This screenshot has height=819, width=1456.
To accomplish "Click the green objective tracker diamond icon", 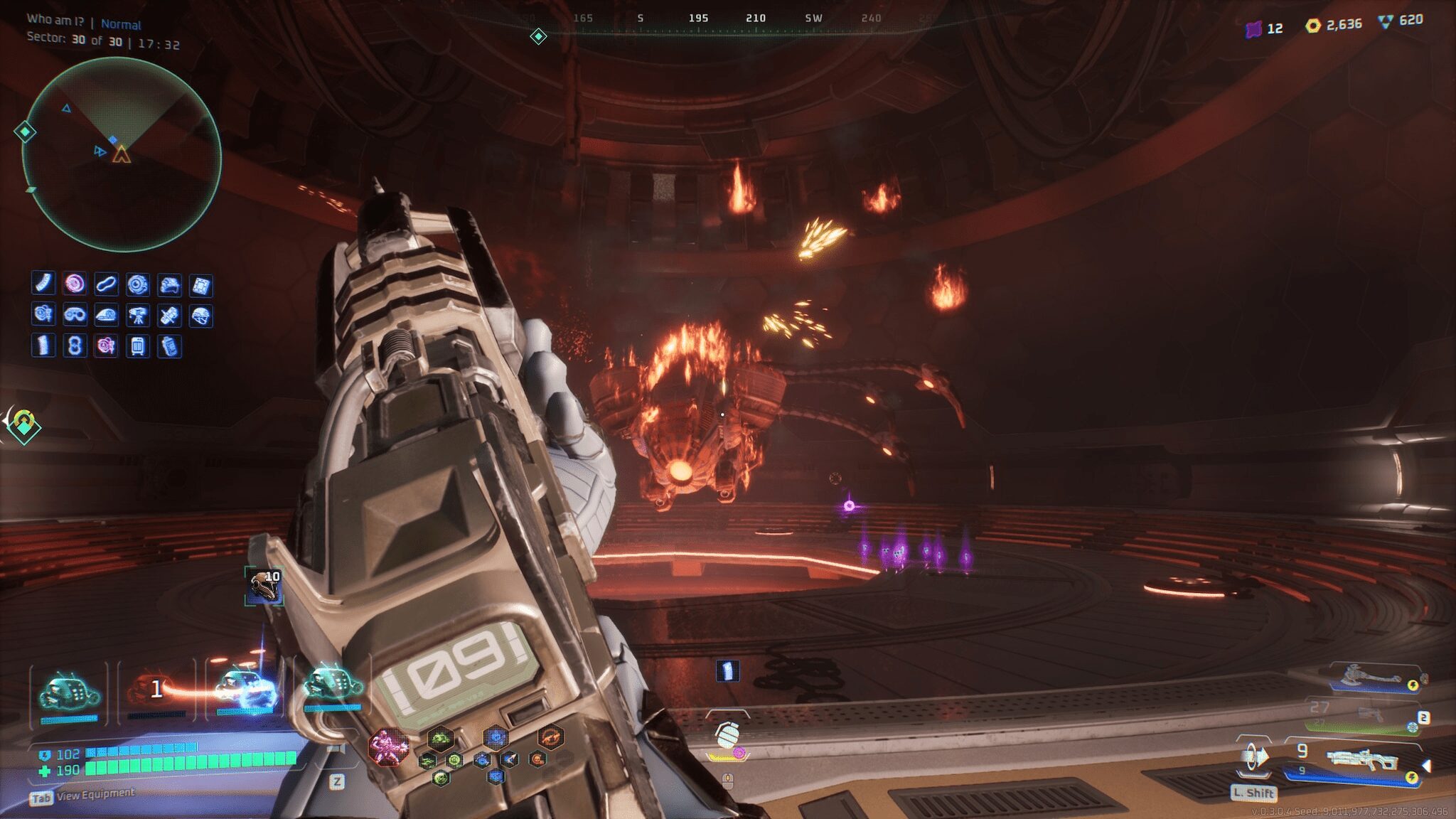I will (24, 425).
